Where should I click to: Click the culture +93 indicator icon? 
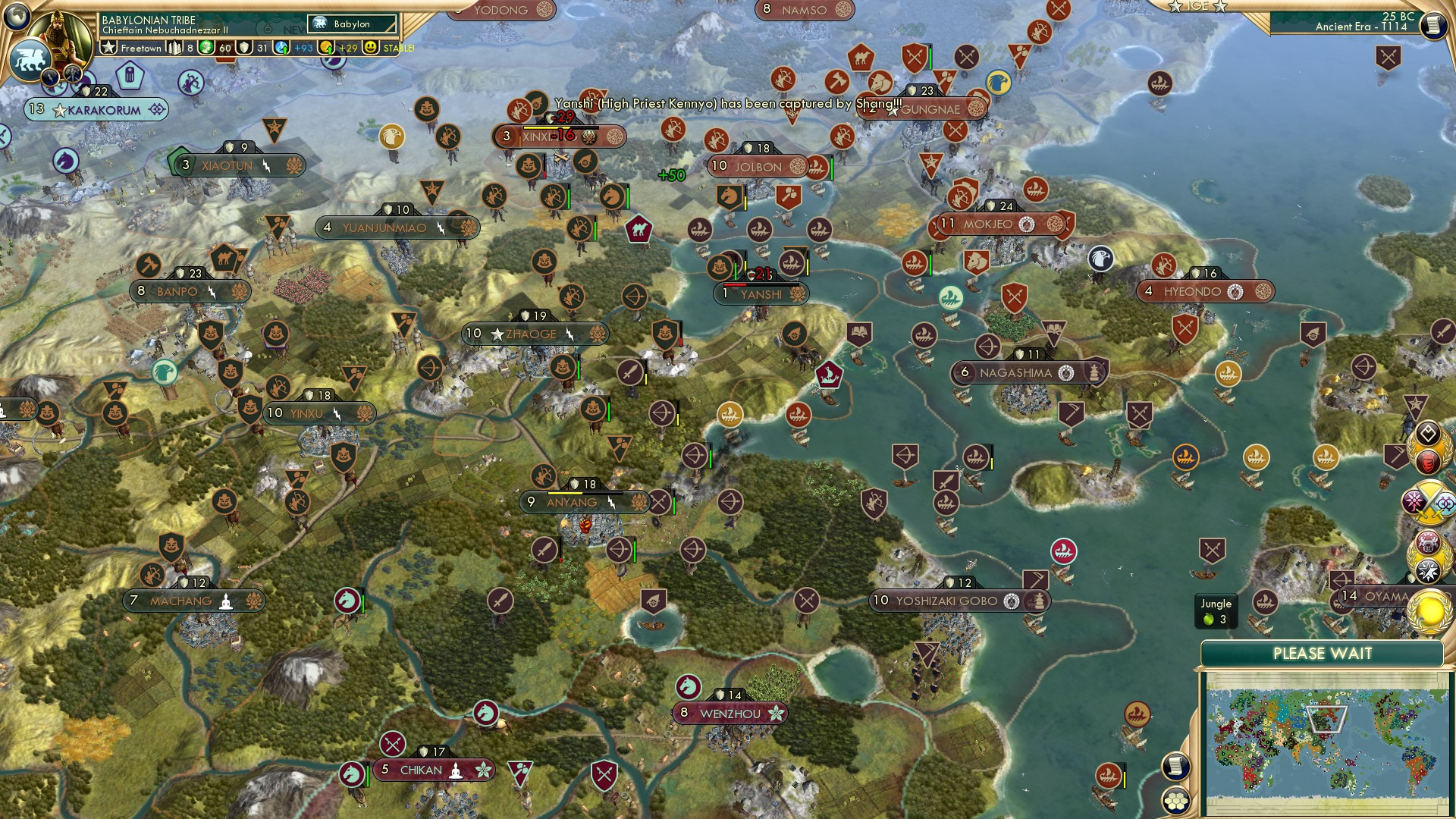pos(281,48)
